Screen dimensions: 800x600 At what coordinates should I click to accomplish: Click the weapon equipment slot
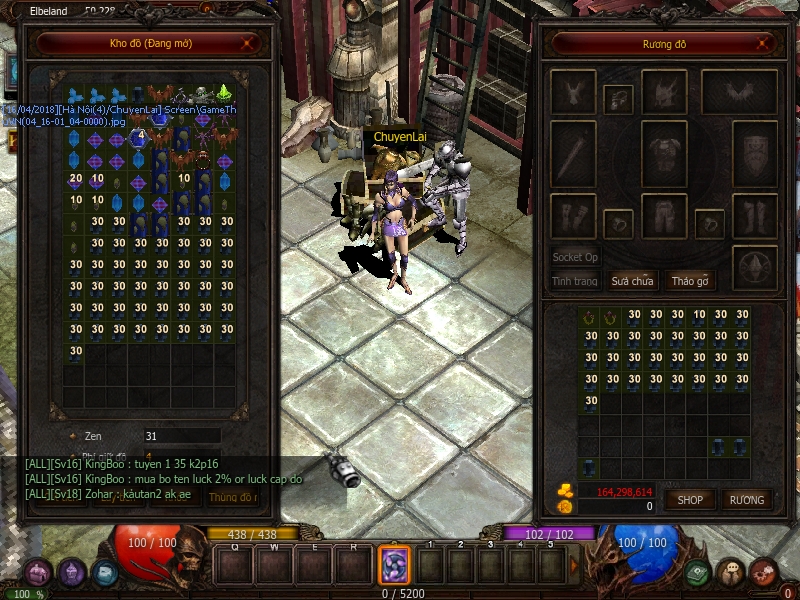click(x=573, y=155)
